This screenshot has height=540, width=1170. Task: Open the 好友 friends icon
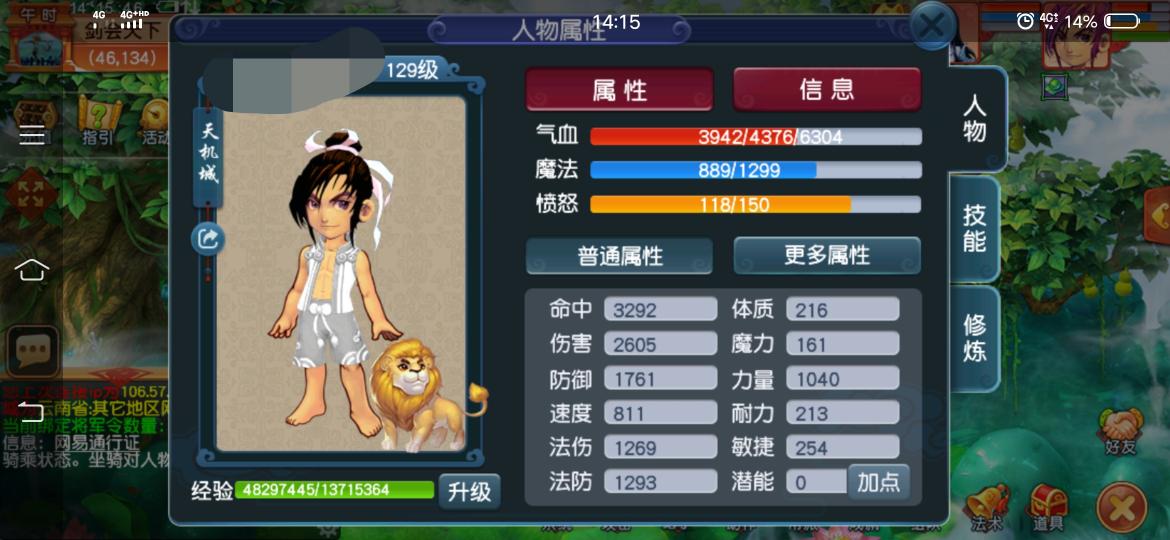[1122, 432]
